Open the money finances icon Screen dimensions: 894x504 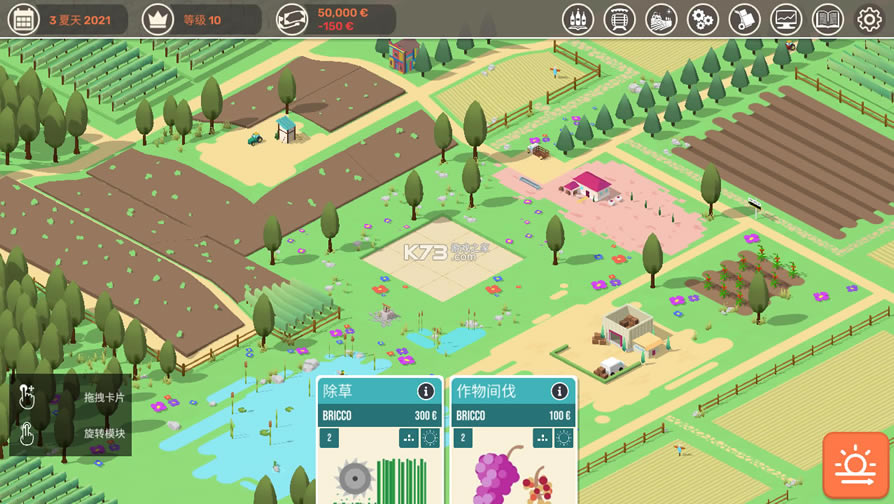(x=292, y=19)
